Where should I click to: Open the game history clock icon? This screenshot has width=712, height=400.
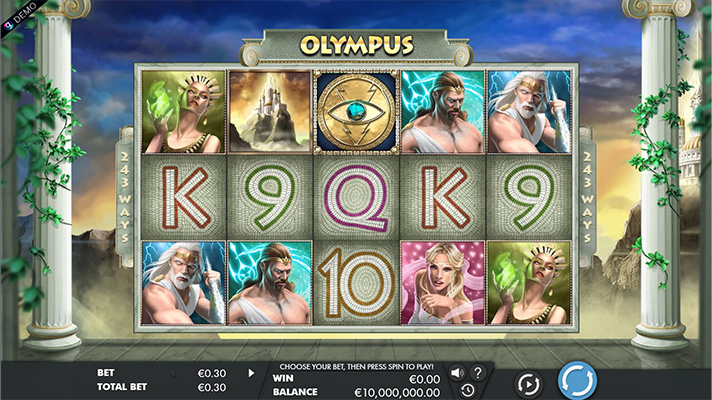click(x=467, y=390)
